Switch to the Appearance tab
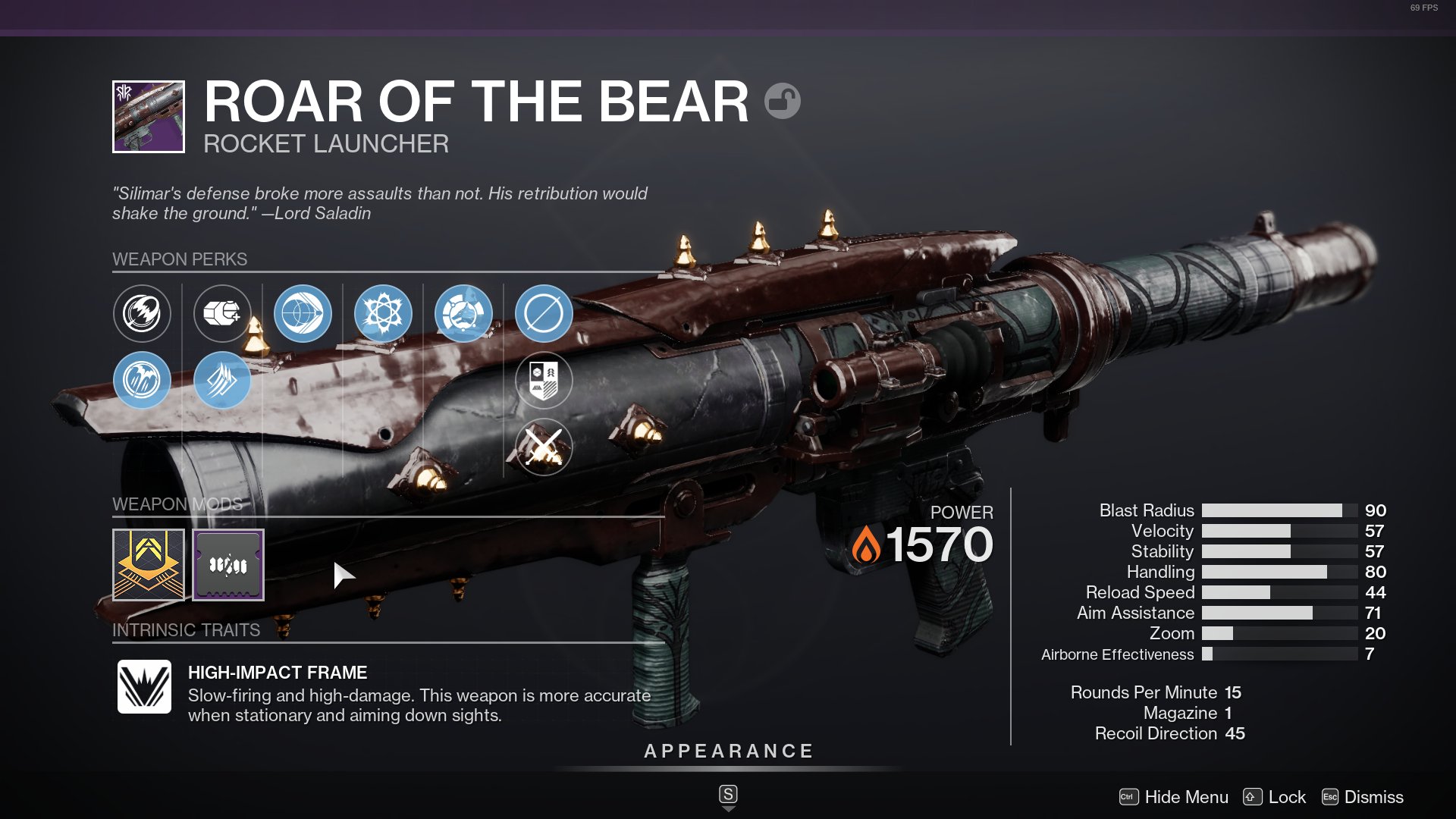Viewport: 1456px width, 819px height. tap(727, 752)
